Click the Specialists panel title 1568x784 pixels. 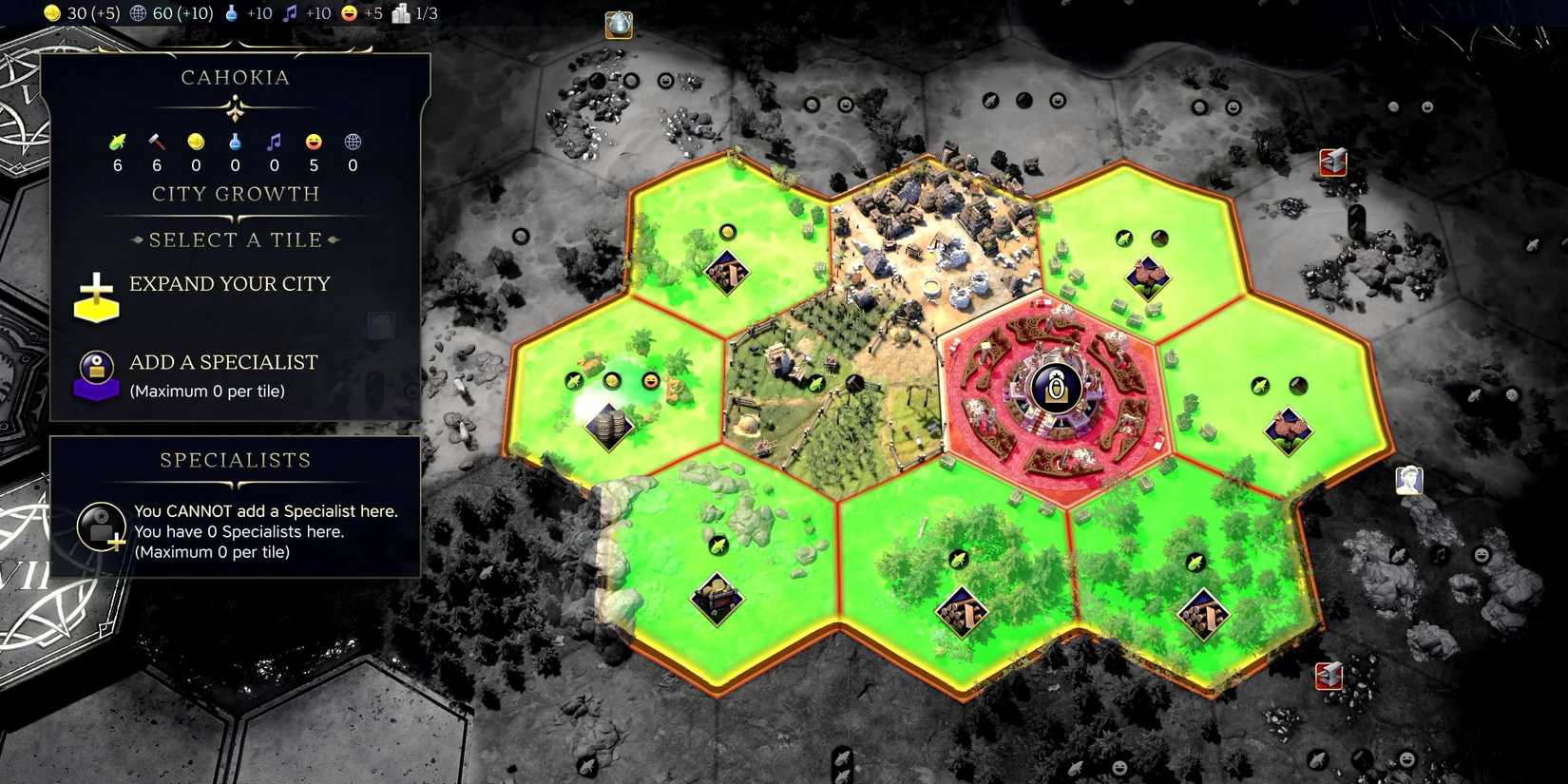[234, 460]
